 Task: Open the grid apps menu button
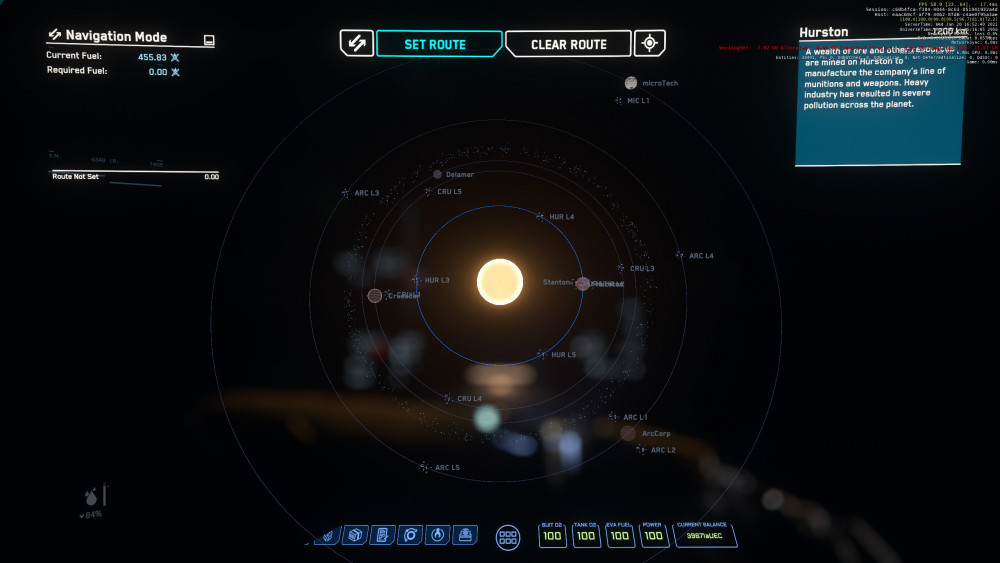click(x=508, y=537)
